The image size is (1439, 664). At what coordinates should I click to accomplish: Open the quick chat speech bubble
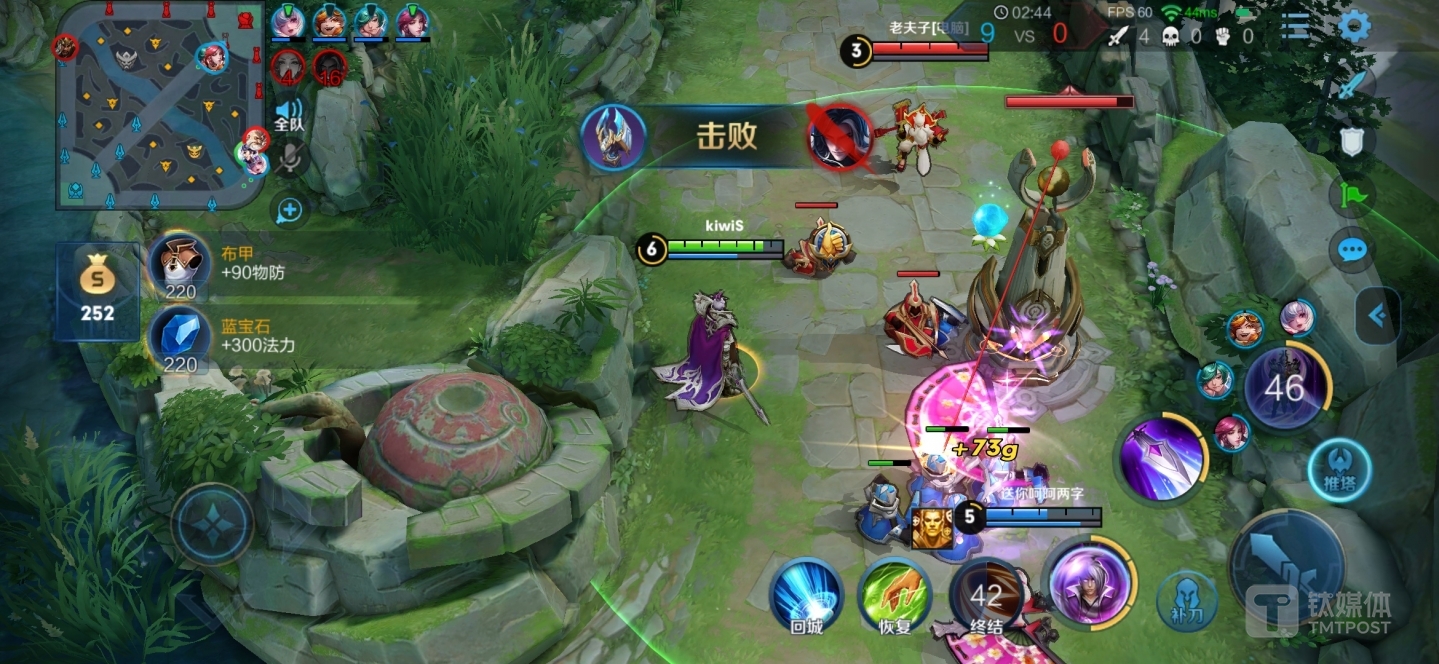click(1352, 249)
